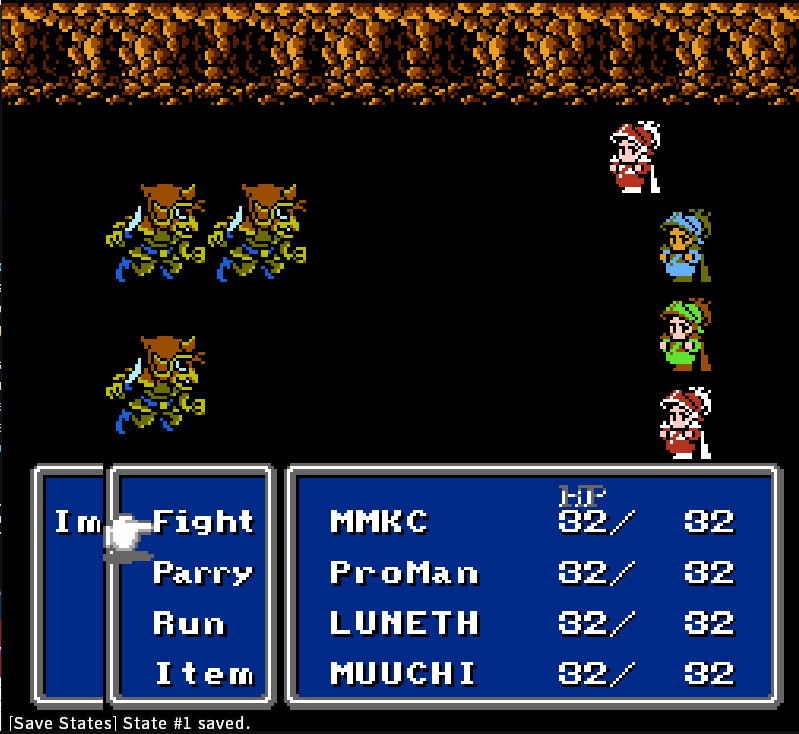Select MMKC in the party list
This screenshot has height=734, width=799.
tap(379, 522)
